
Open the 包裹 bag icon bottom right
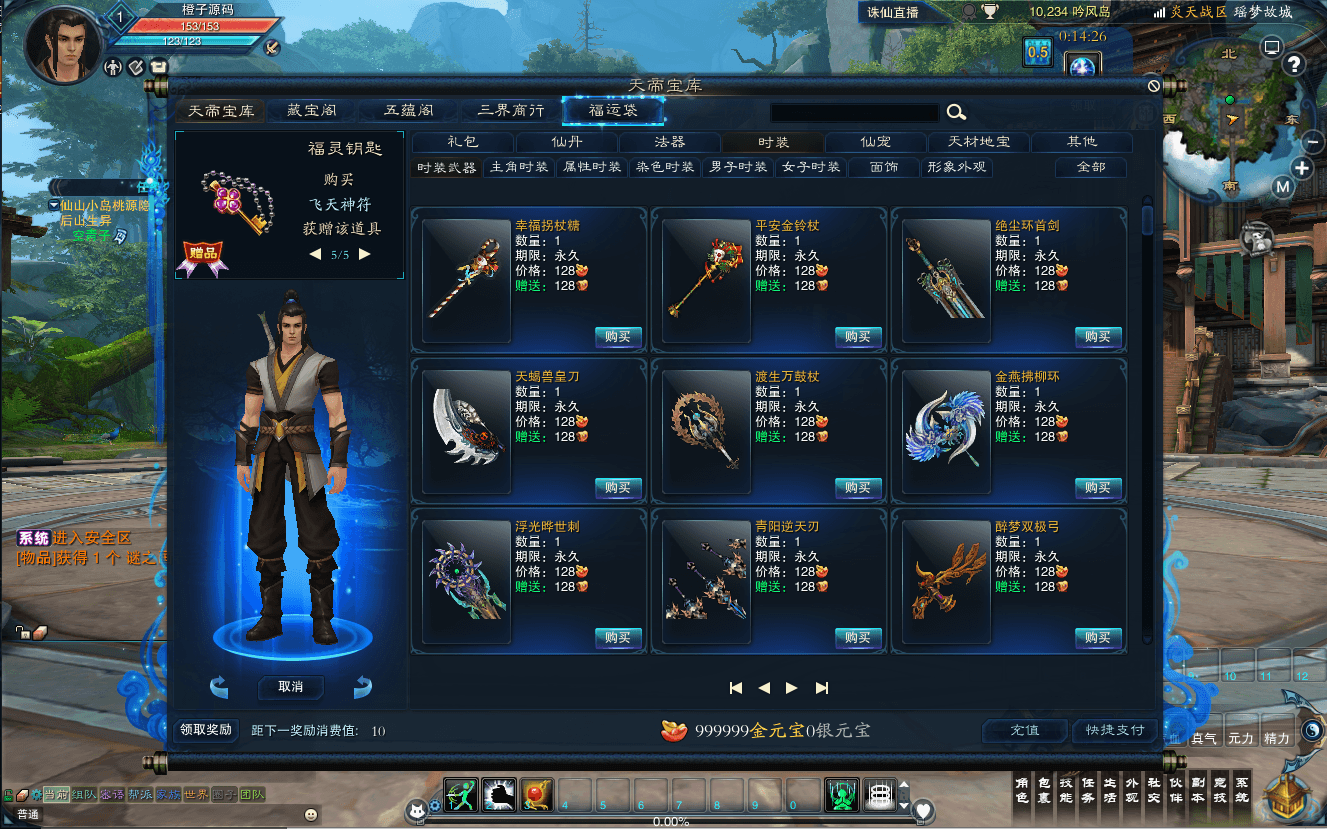1045,795
